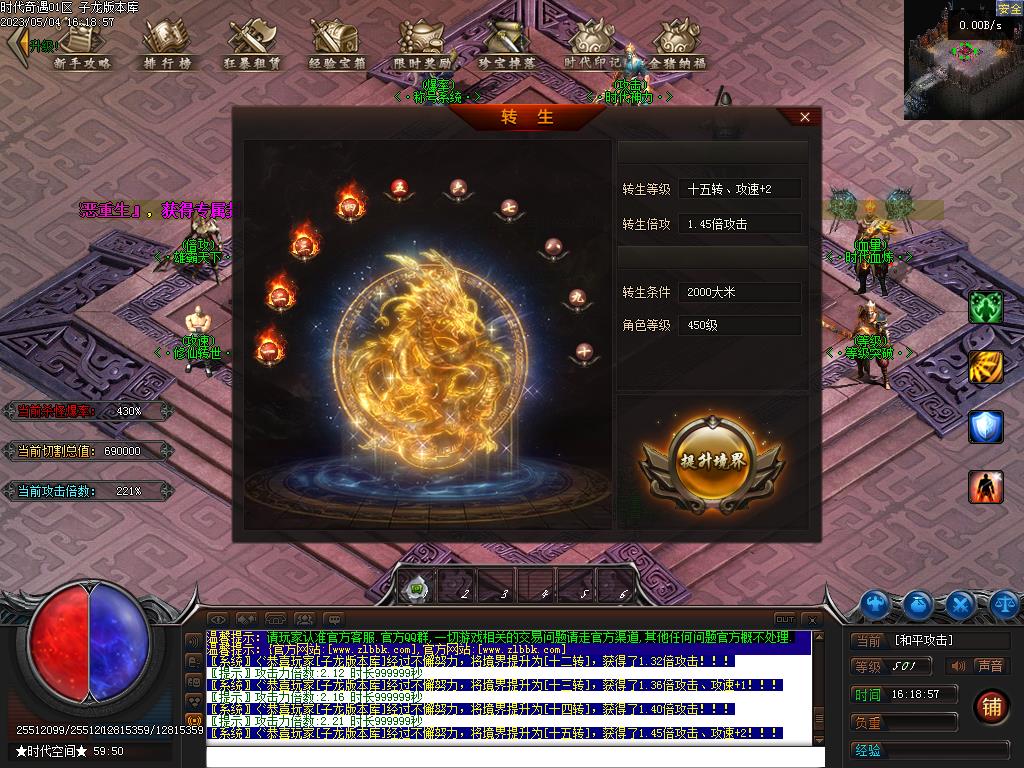
Task: Activate the golden slash skill icon
Action: point(985,367)
